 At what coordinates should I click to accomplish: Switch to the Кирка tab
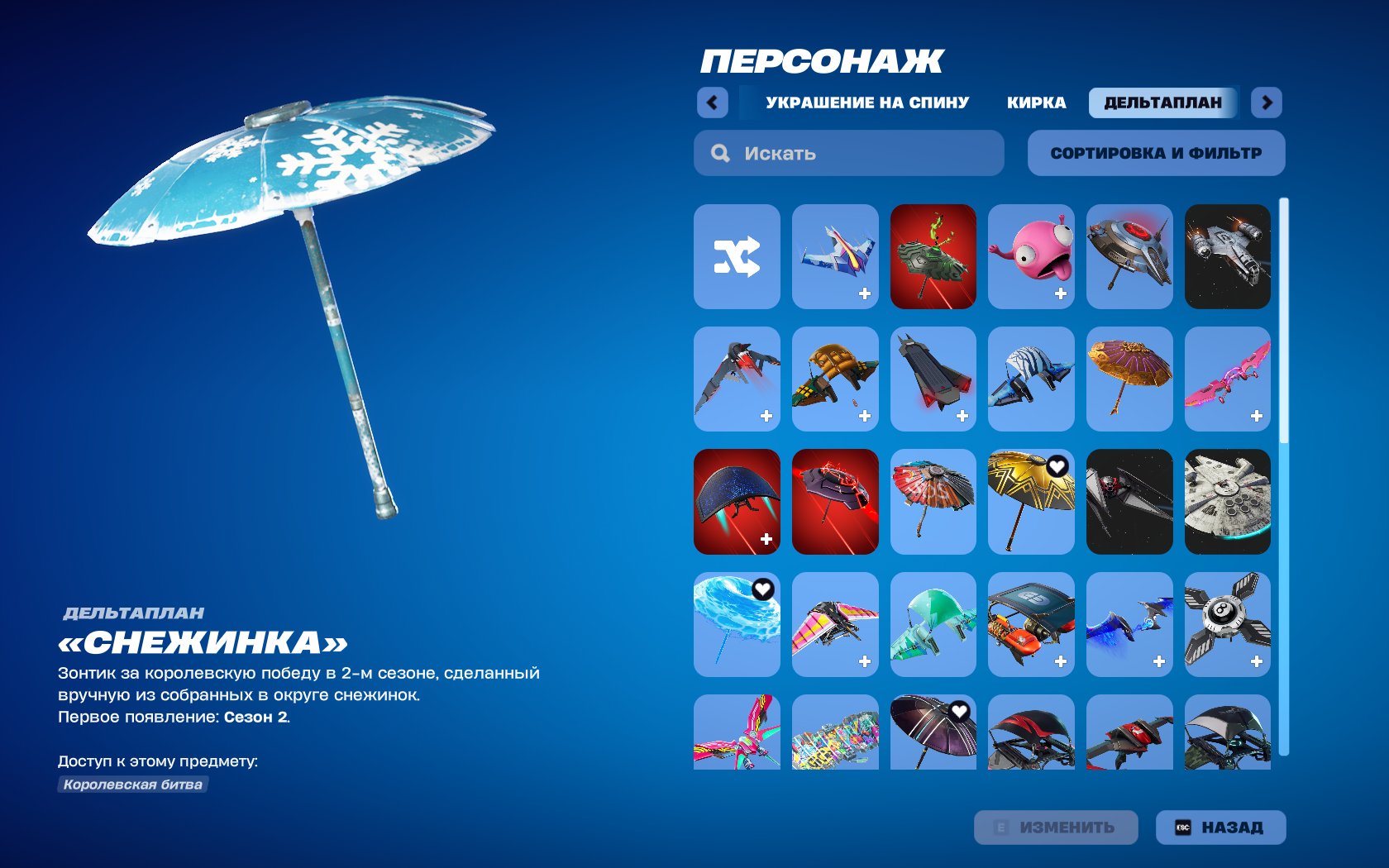(1037, 101)
